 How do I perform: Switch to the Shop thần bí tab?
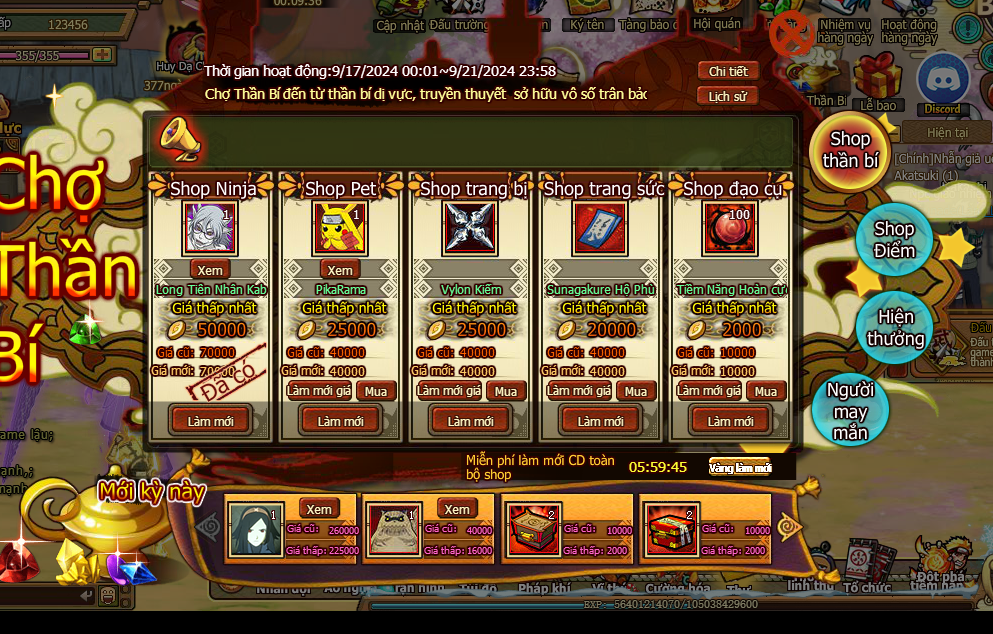[x=850, y=150]
